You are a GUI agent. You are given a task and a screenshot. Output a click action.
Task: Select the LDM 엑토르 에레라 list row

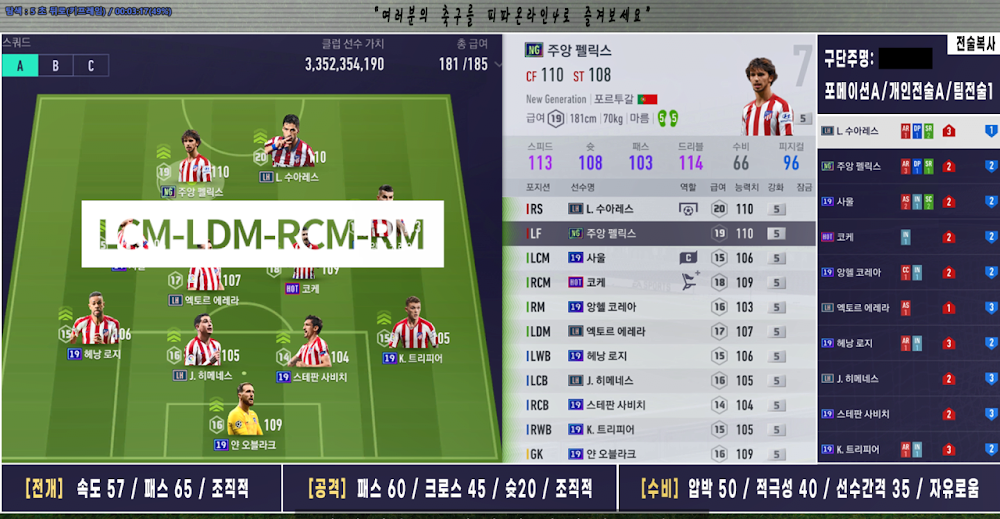pos(660,331)
